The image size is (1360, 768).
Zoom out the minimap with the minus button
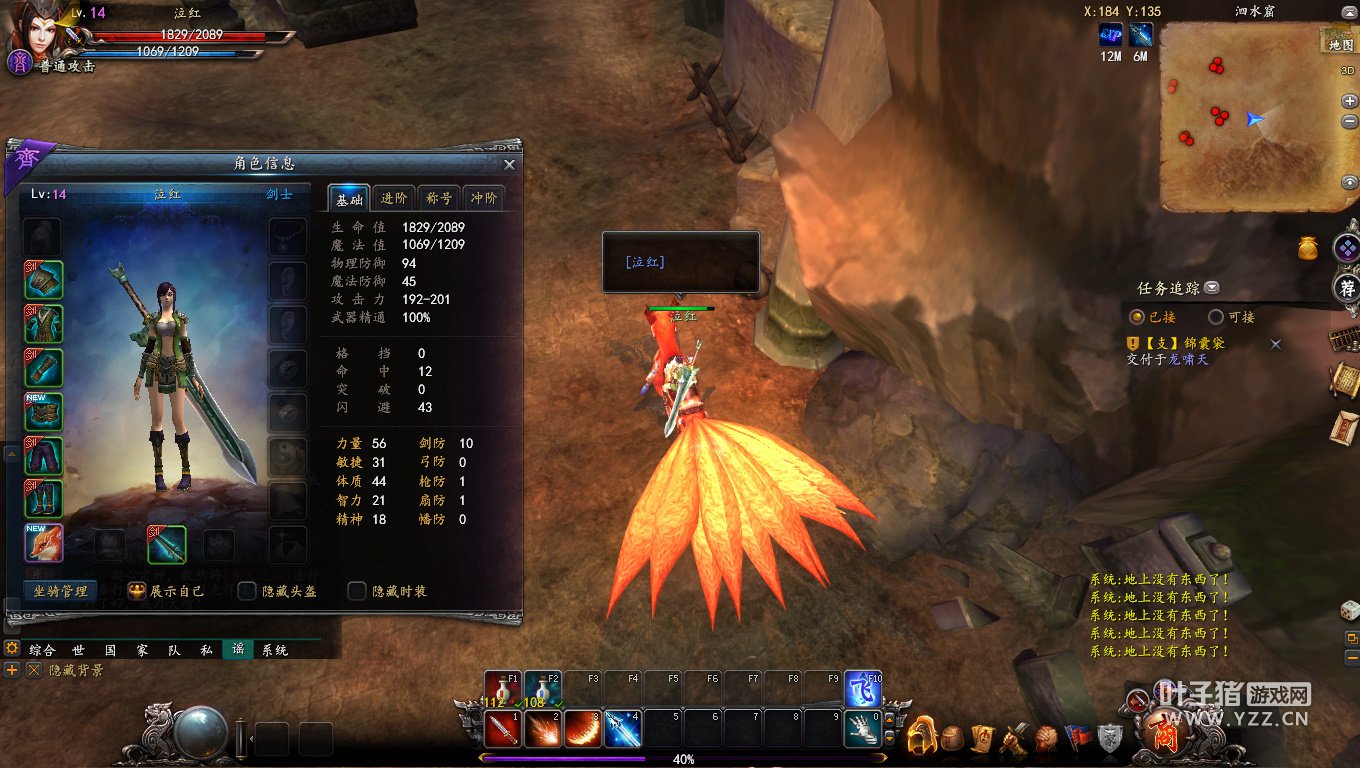tap(1350, 121)
